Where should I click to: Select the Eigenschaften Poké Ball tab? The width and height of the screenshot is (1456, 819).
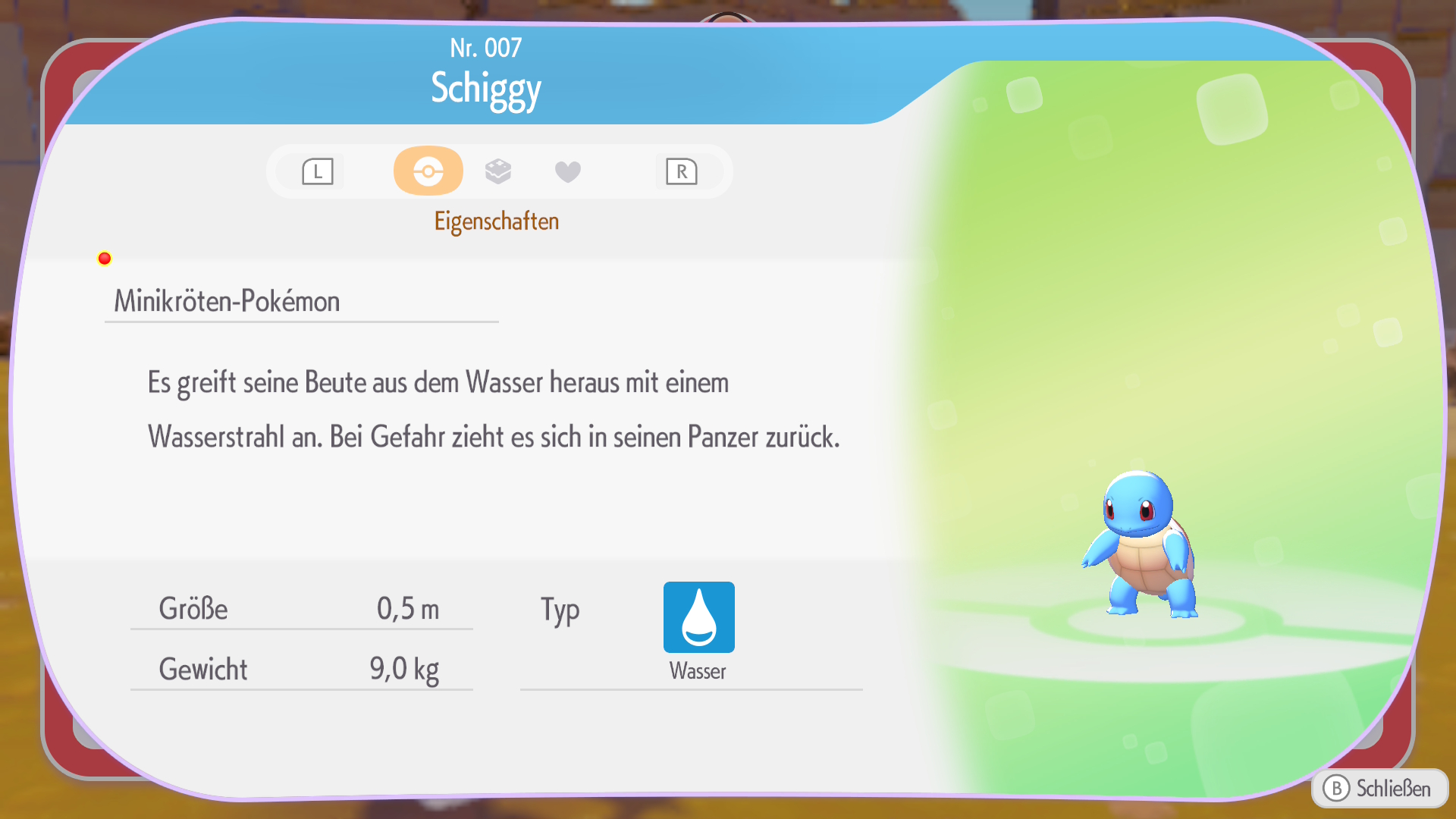428,171
